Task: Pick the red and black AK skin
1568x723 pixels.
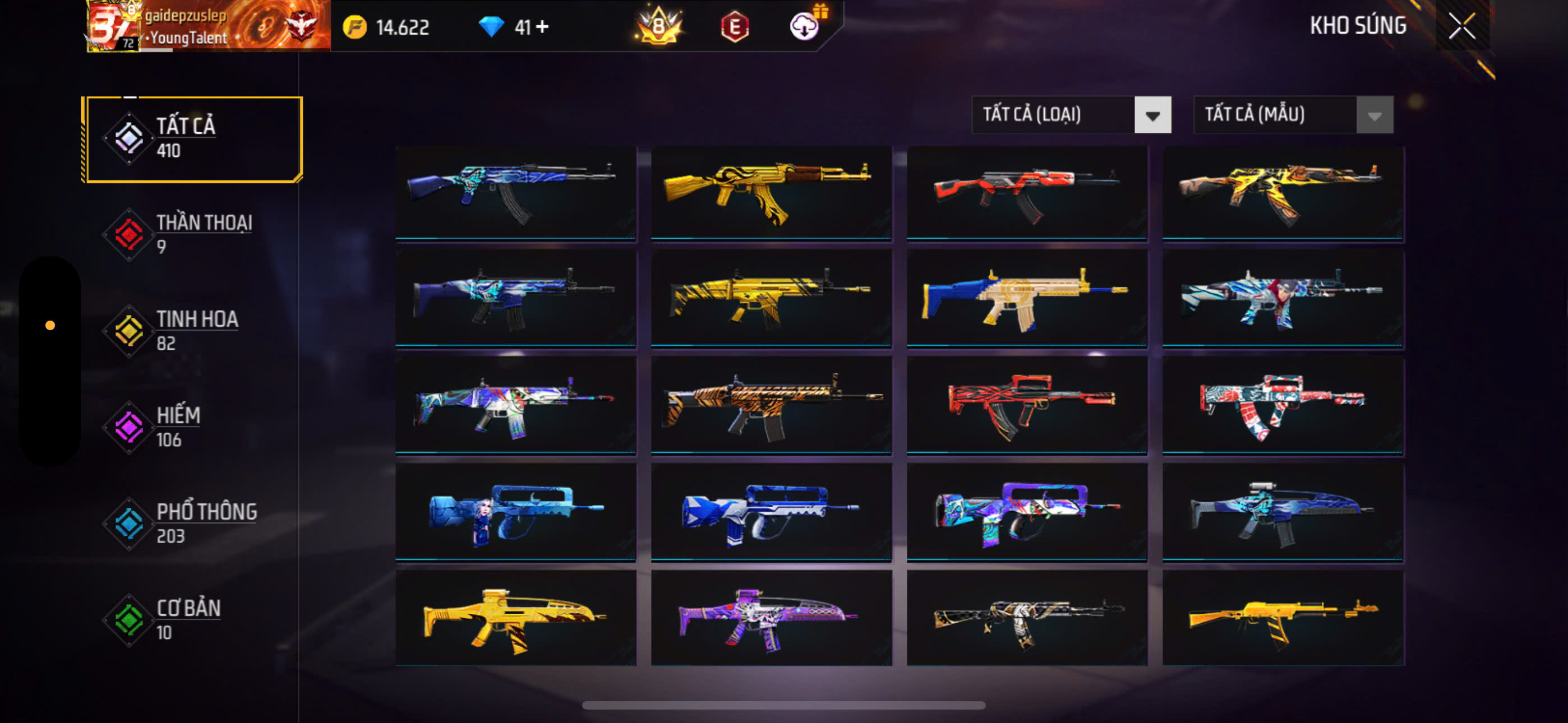Action: (1026, 192)
